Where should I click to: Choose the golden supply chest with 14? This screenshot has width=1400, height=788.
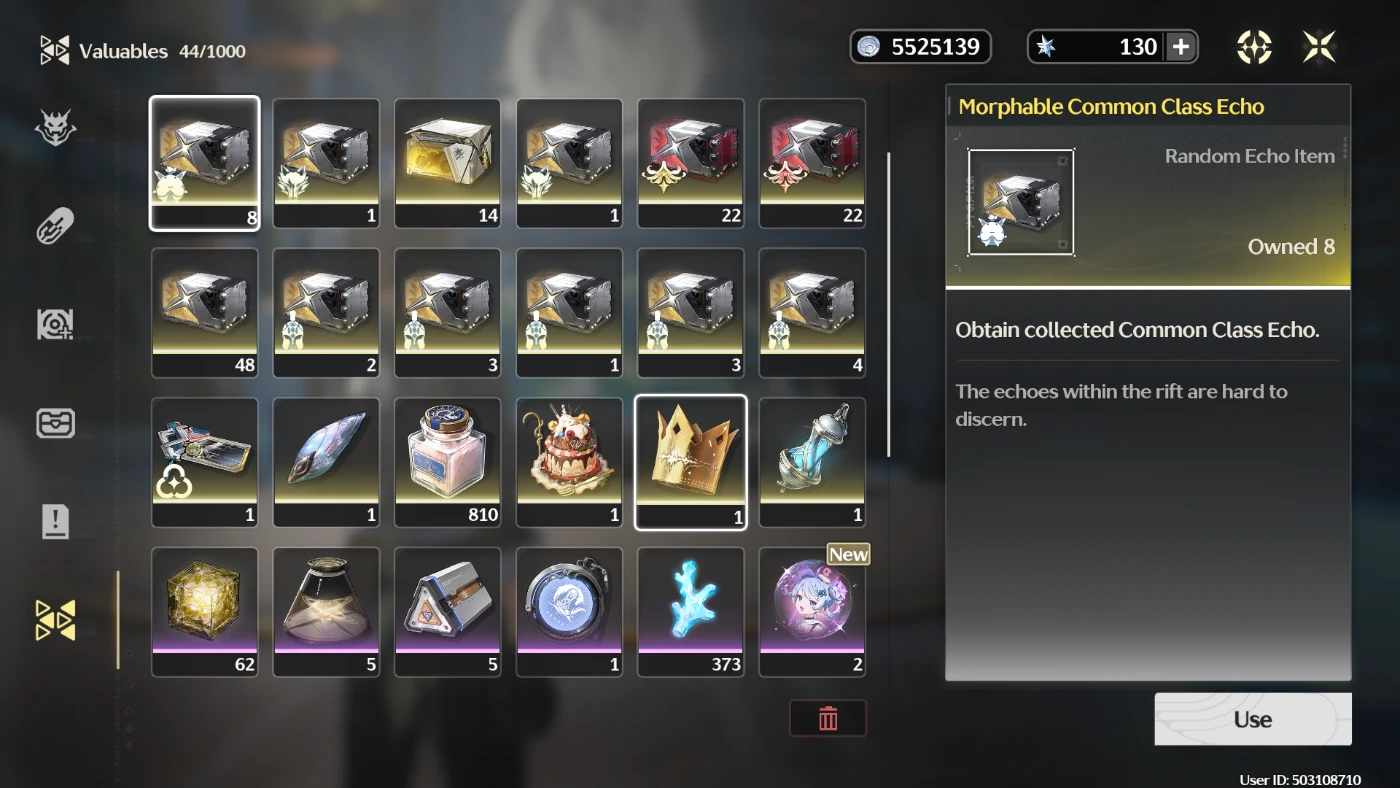(x=447, y=162)
